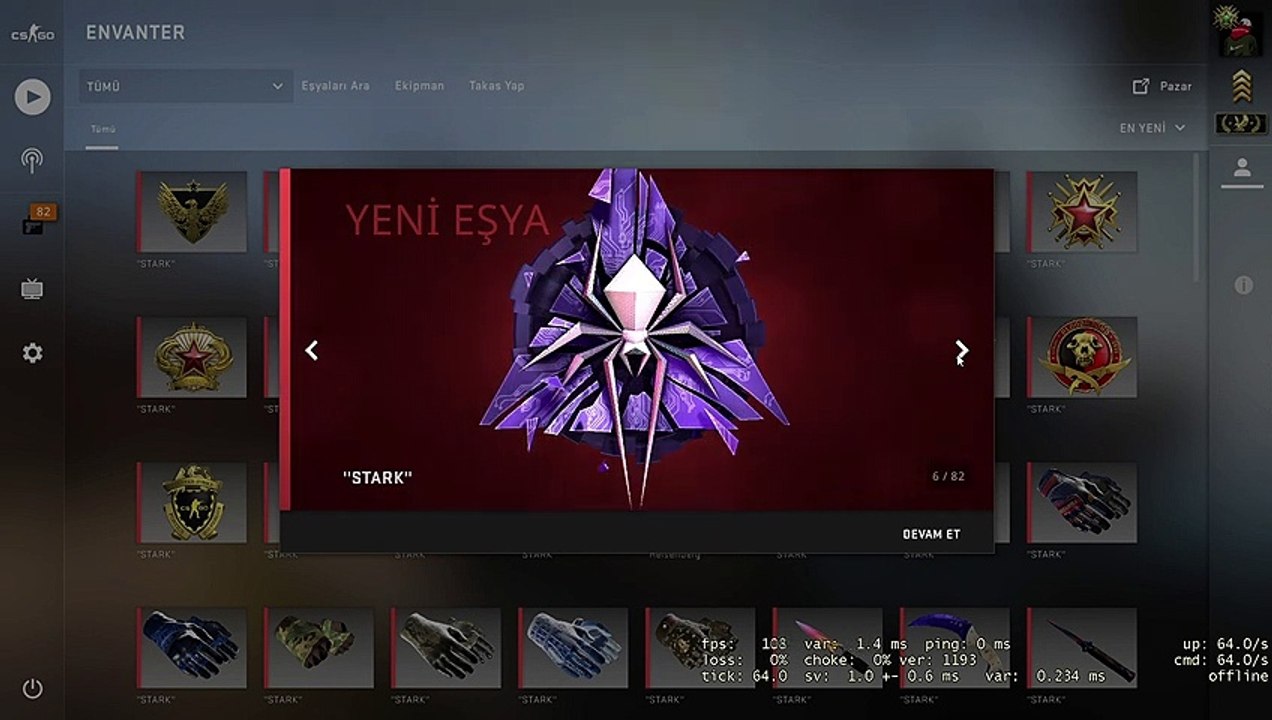Open the friends list person icon
1272x720 pixels.
tap(1242, 168)
